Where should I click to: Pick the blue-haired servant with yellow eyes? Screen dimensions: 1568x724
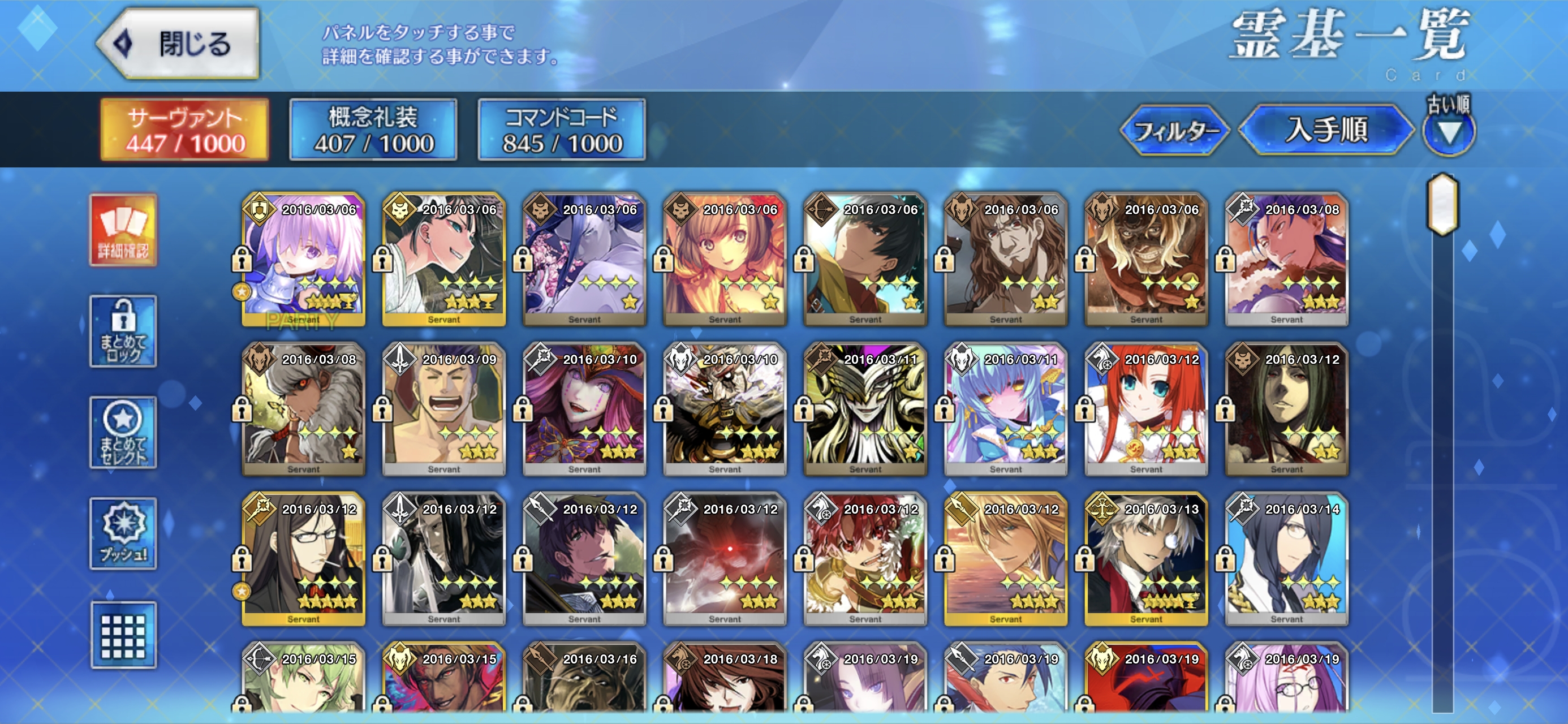pos(1005,409)
